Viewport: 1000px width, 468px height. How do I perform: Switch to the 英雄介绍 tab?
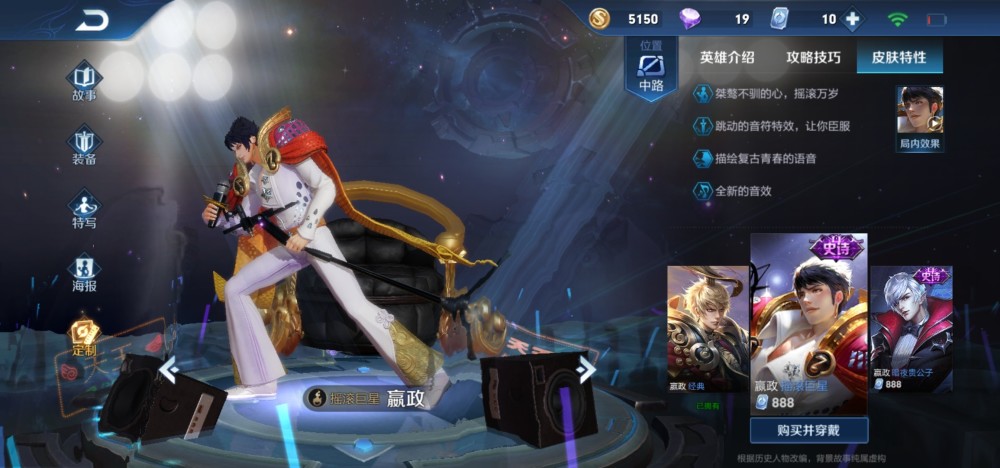(727, 57)
